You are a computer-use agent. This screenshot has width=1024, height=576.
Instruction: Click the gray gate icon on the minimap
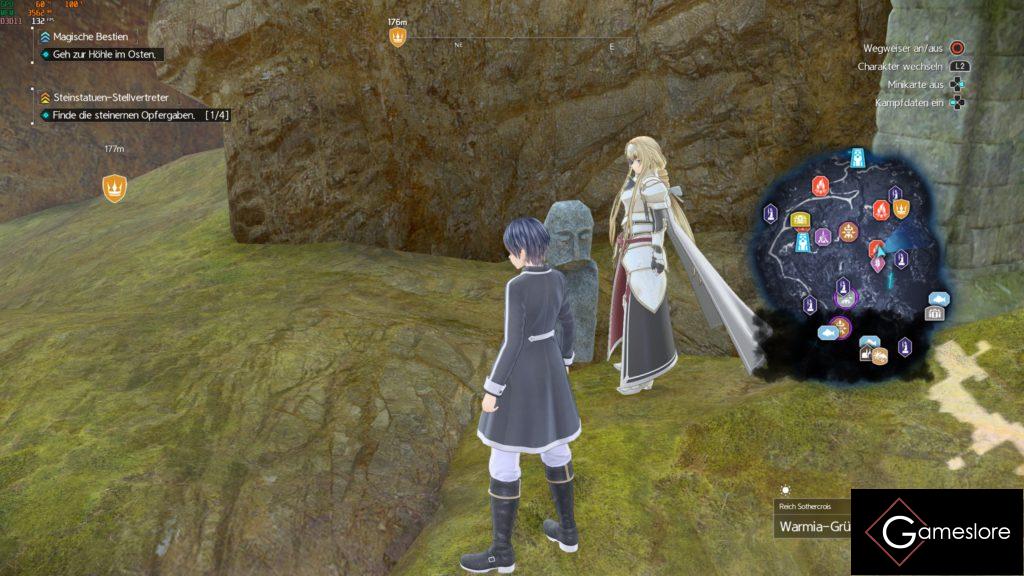click(934, 314)
